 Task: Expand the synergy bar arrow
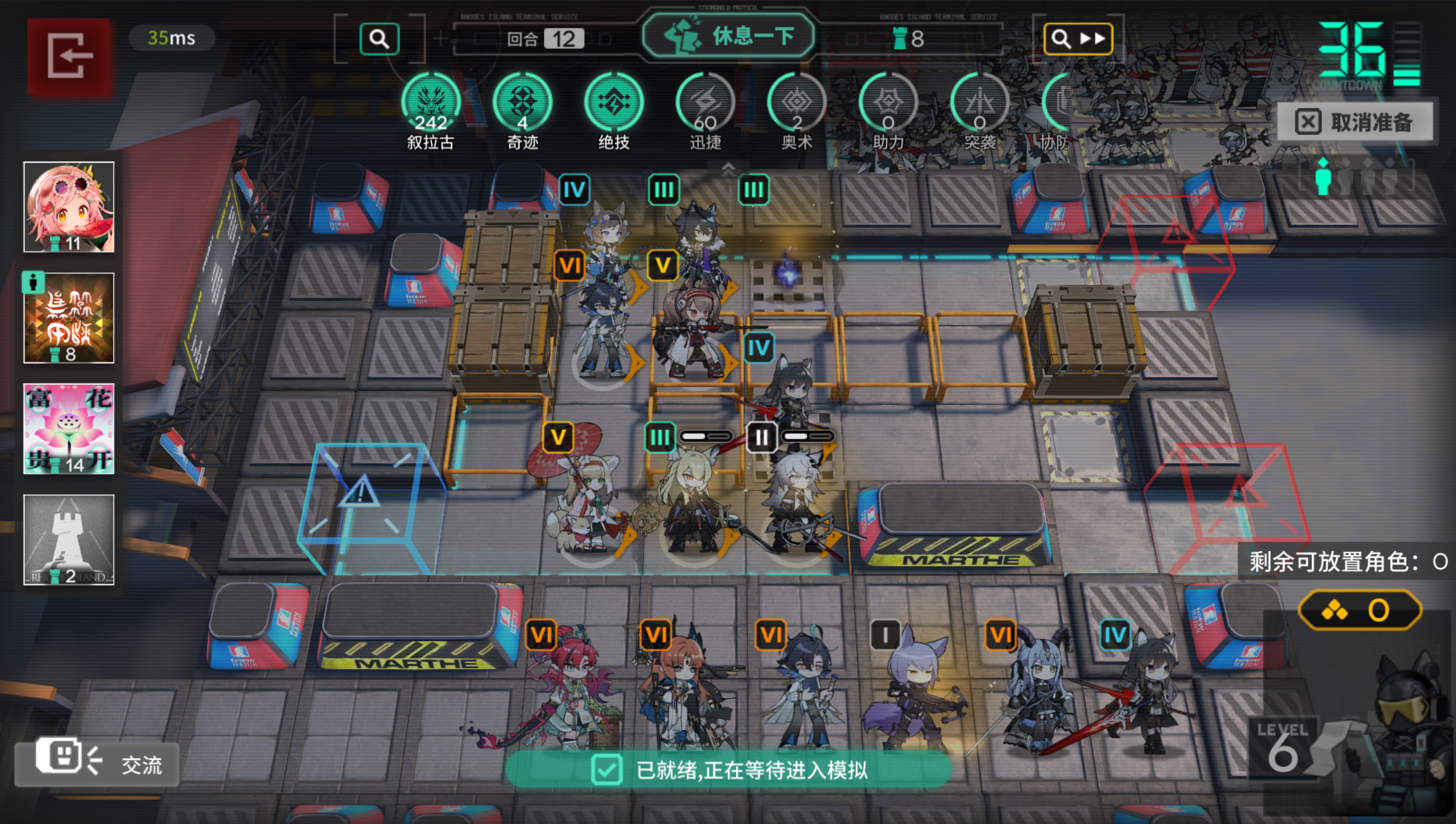click(728, 168)
